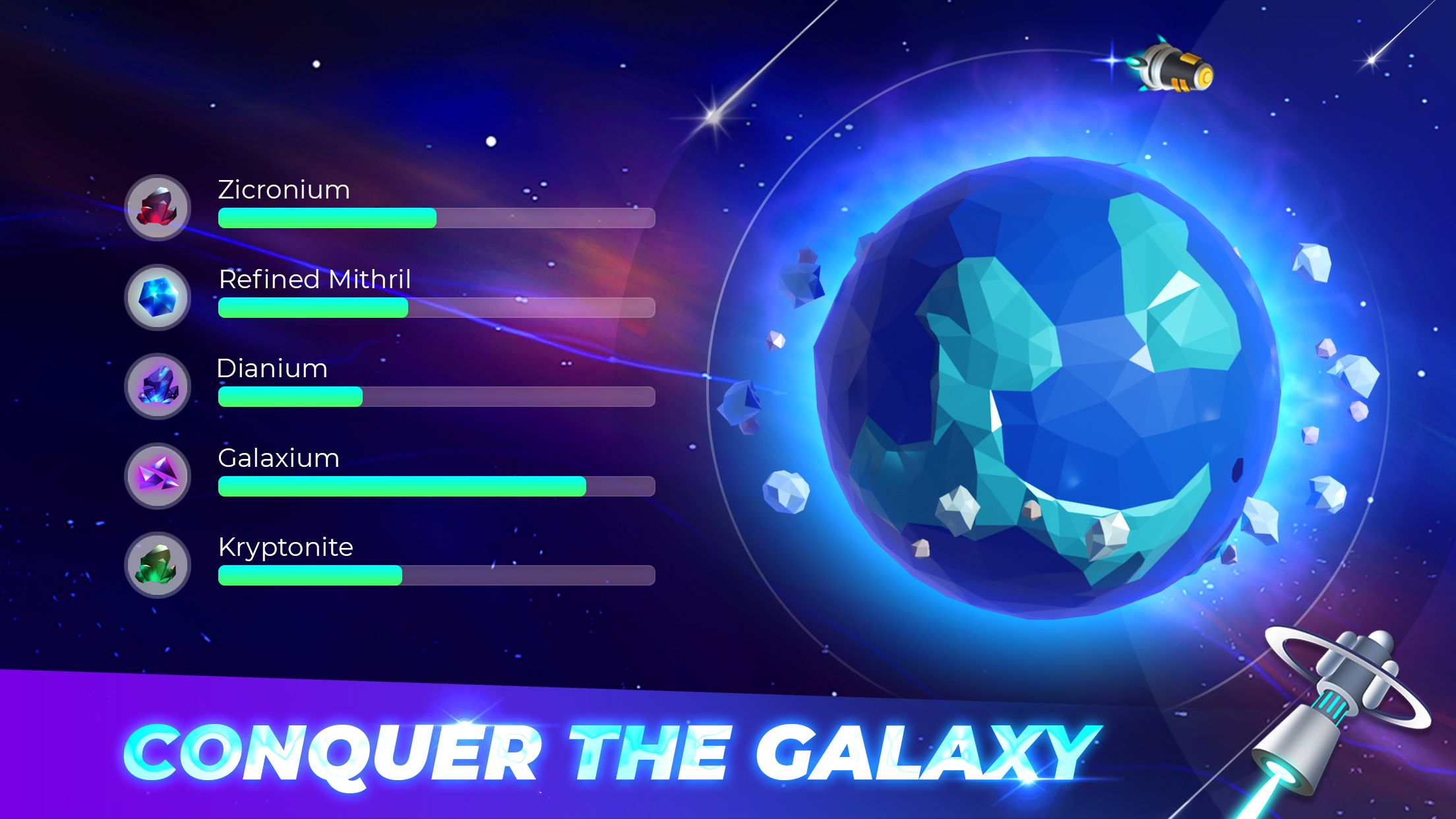This screenshot has height=819, width=1456.
Task: Select the Zicronium crystal icon
Action: (x=157, y=208)
